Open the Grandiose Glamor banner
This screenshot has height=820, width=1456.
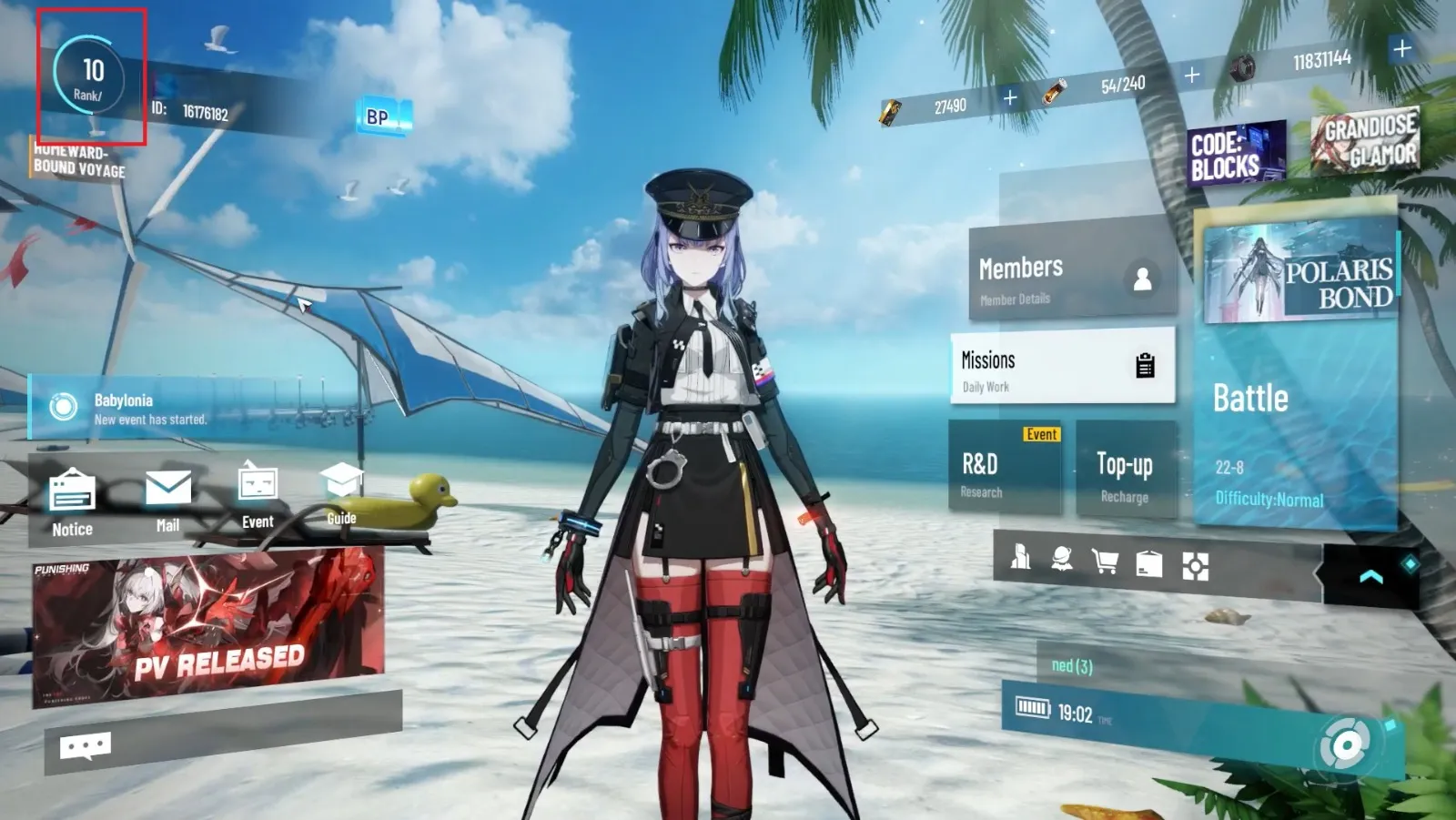[x=1365, y=140]
